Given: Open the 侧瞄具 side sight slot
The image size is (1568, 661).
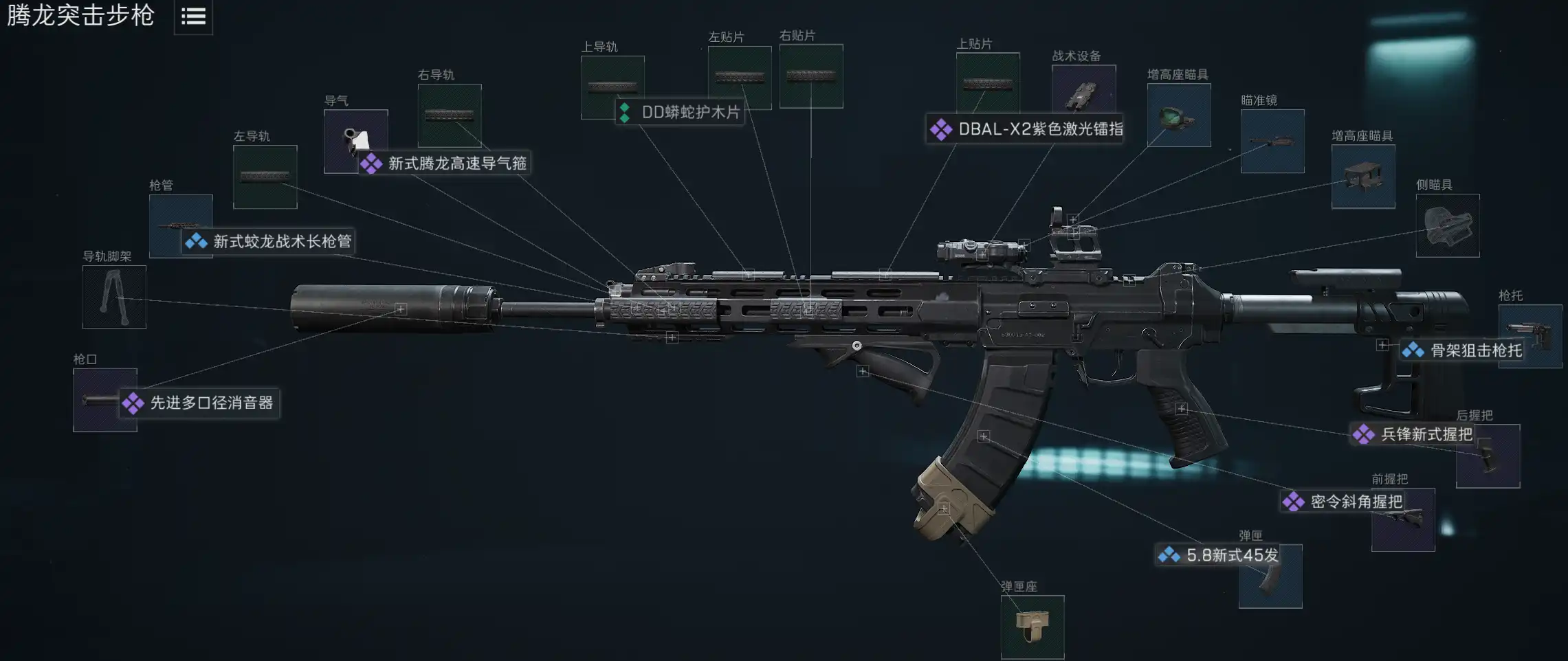Looking at the screenshot, I should point(1448,225).
